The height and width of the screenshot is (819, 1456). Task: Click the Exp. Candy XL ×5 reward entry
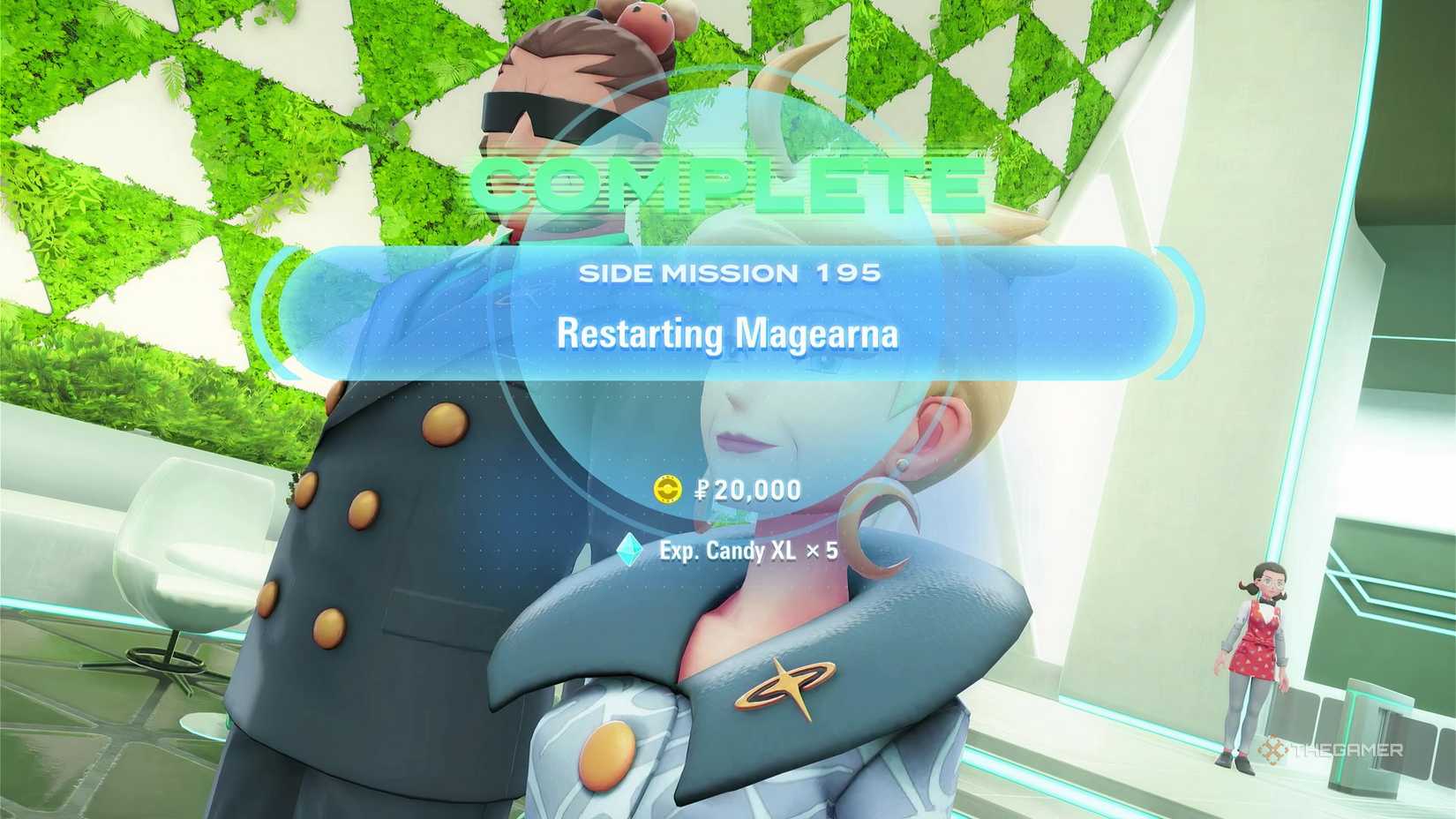750,552
